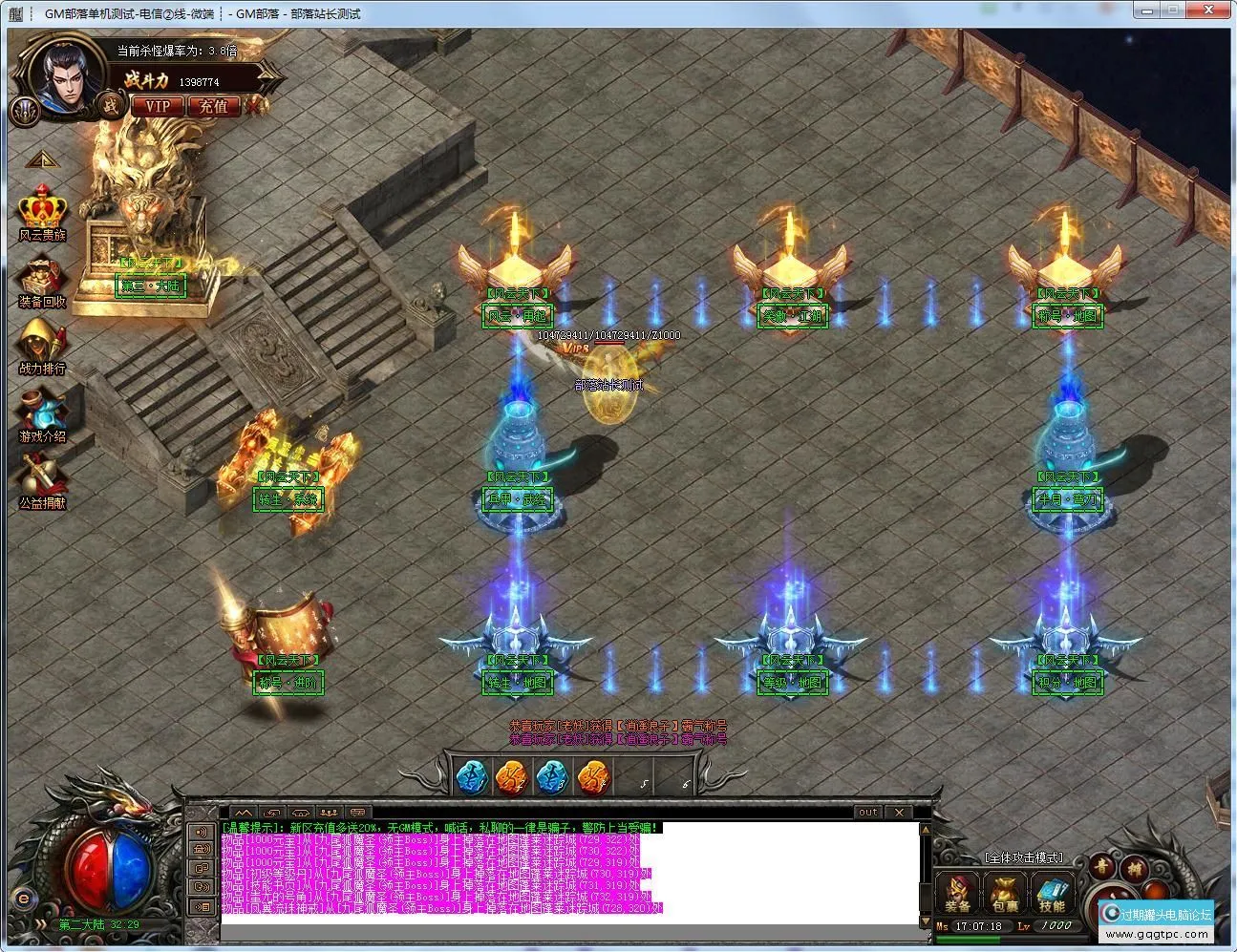This screenshot has width=1237, height=952.
Task: Toggle the 全体攻击模式 attack mode label
Action: [1023, 858]
